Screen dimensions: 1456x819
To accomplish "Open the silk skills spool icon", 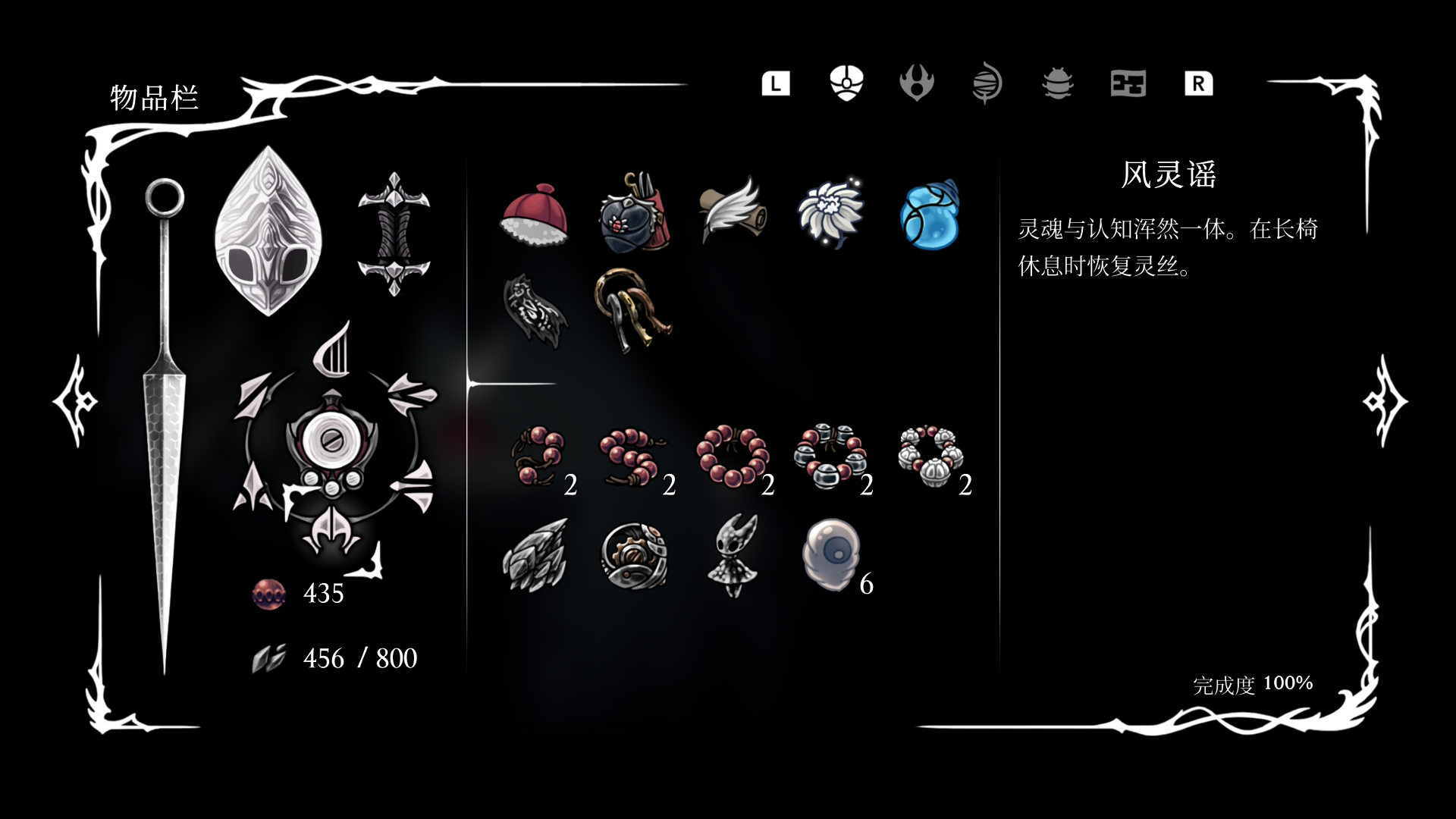I will [986, 85].
